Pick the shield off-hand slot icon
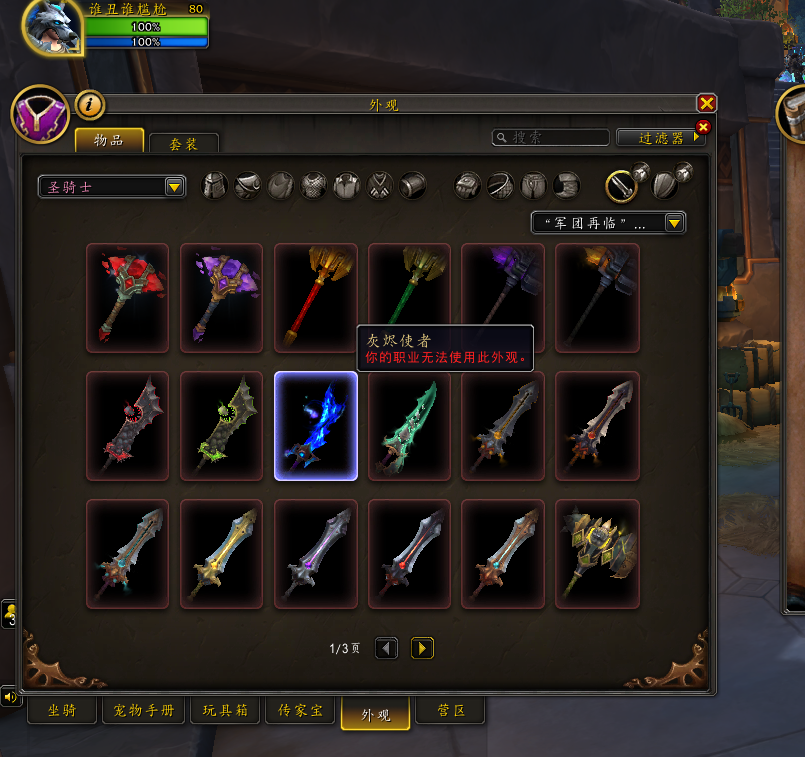This screenshot has height=757, width=805. click(x=665, y=185)
